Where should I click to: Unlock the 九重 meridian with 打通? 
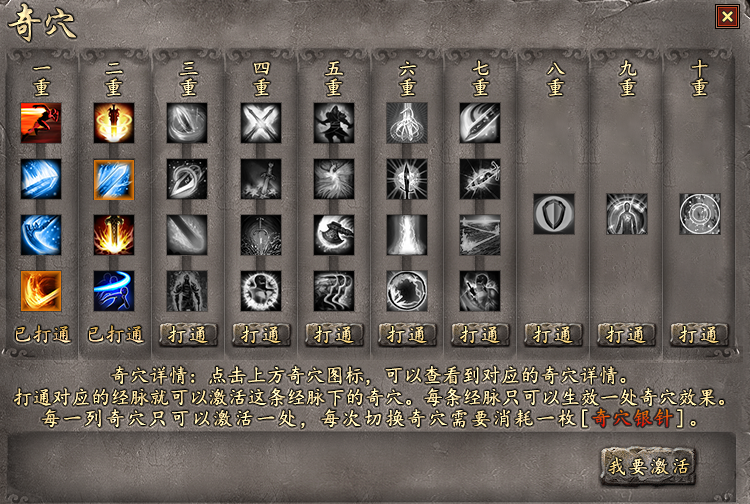[627, 334]
